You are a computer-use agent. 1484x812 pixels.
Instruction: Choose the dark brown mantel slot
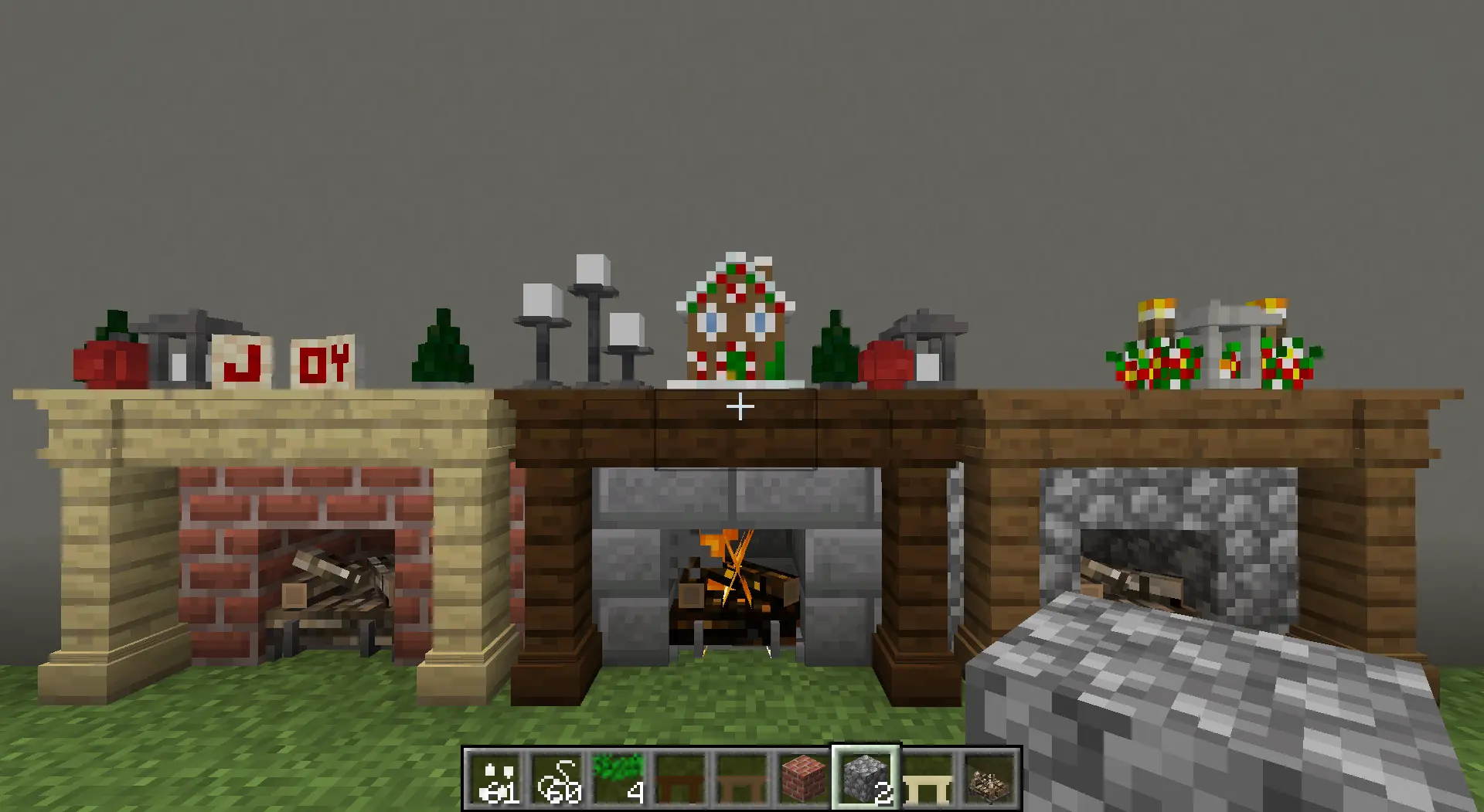(x=680, y=779)
